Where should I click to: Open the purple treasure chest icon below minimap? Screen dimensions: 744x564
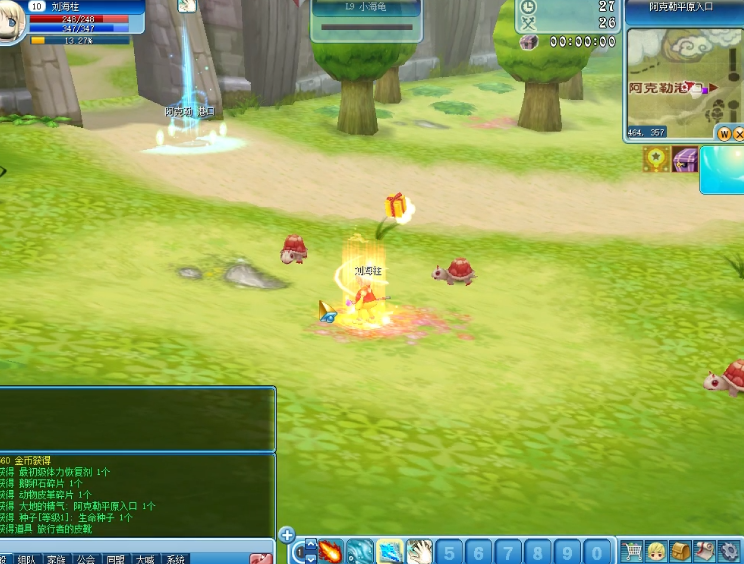684,159
